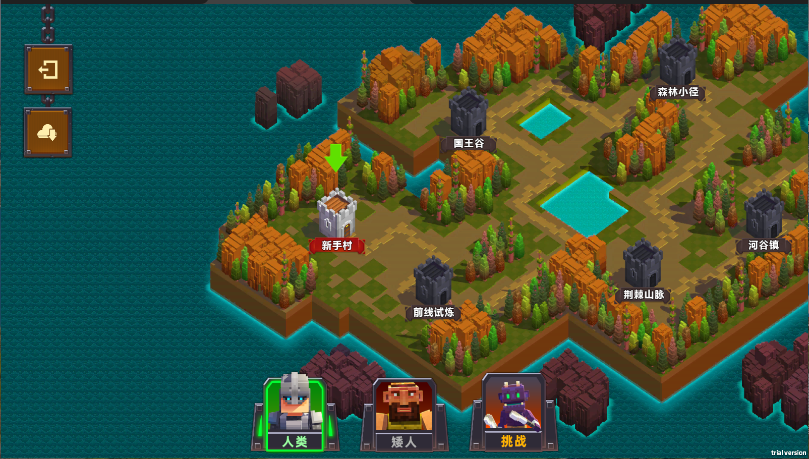
Task: Choose the 荆棘山脉 level tower
Action: click(x=643, y=264)
